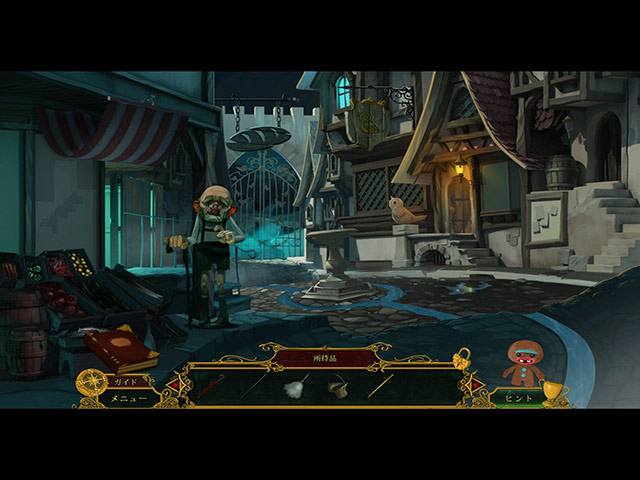
Task: Select the feather duster inventory item
Action: pyautogui.click(x=296, y=386)
